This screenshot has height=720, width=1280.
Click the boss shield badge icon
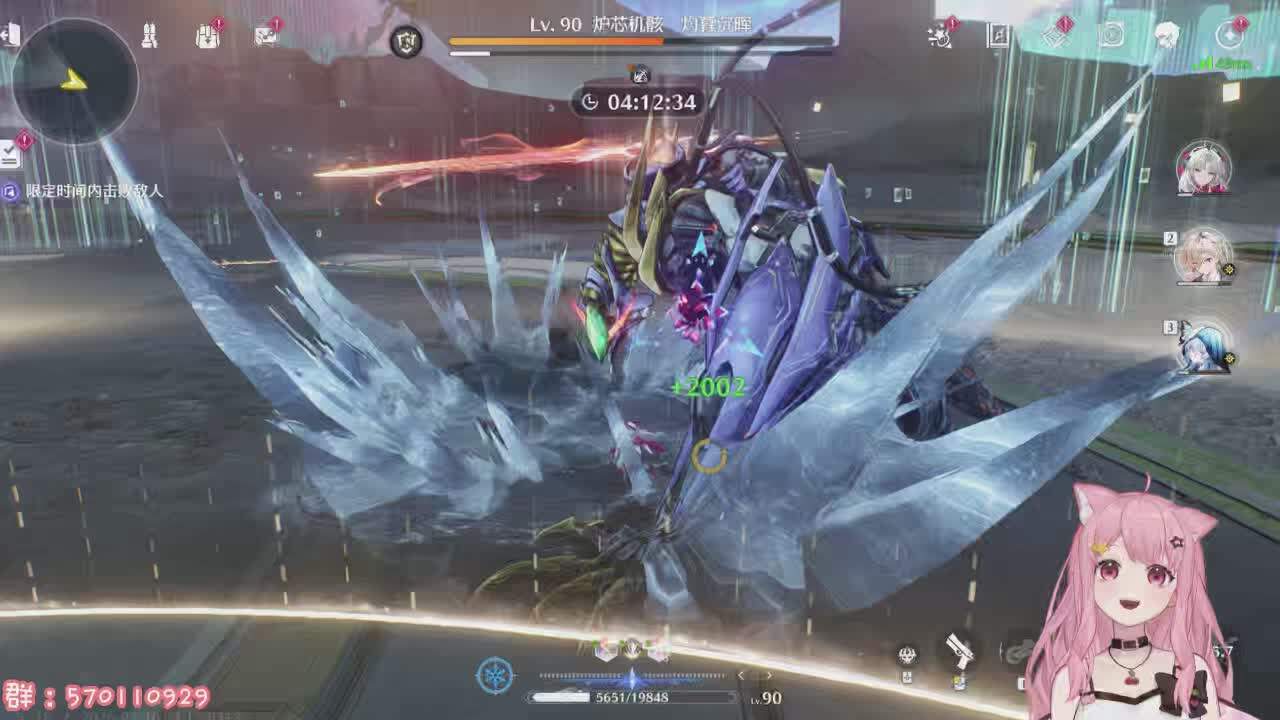tap(406, 41)
